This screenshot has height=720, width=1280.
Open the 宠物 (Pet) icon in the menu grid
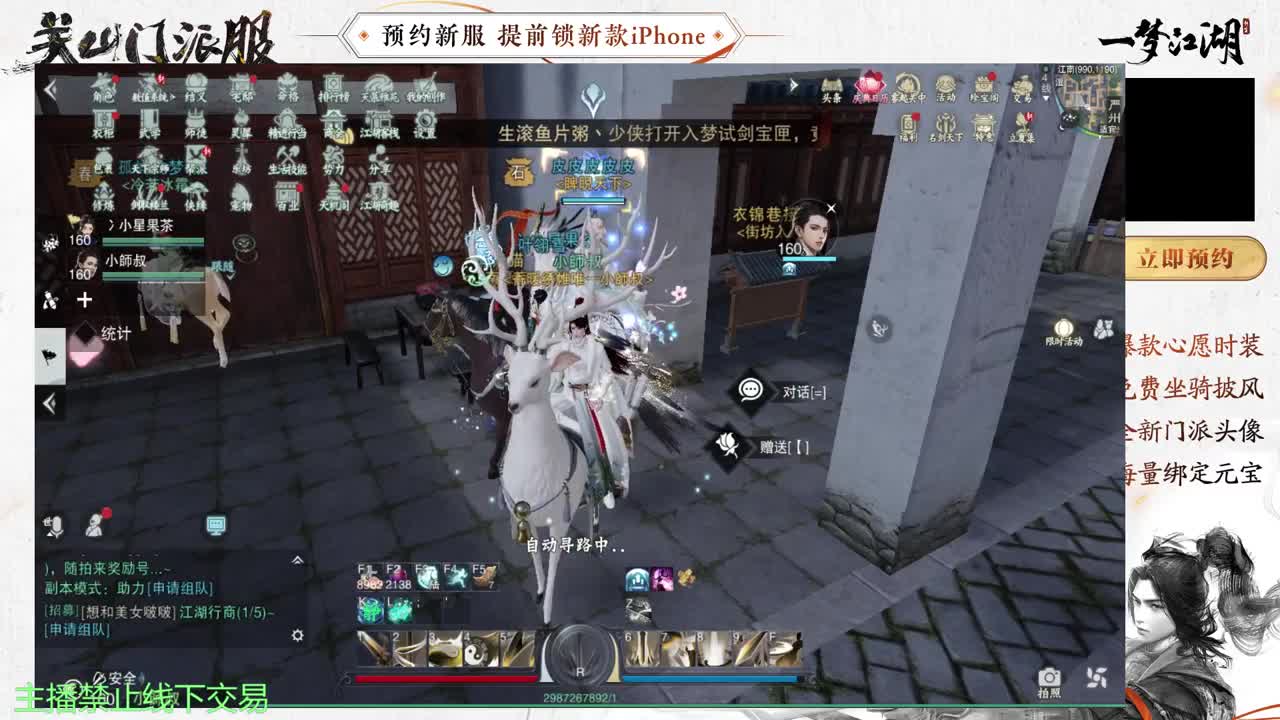click(239, 195)
